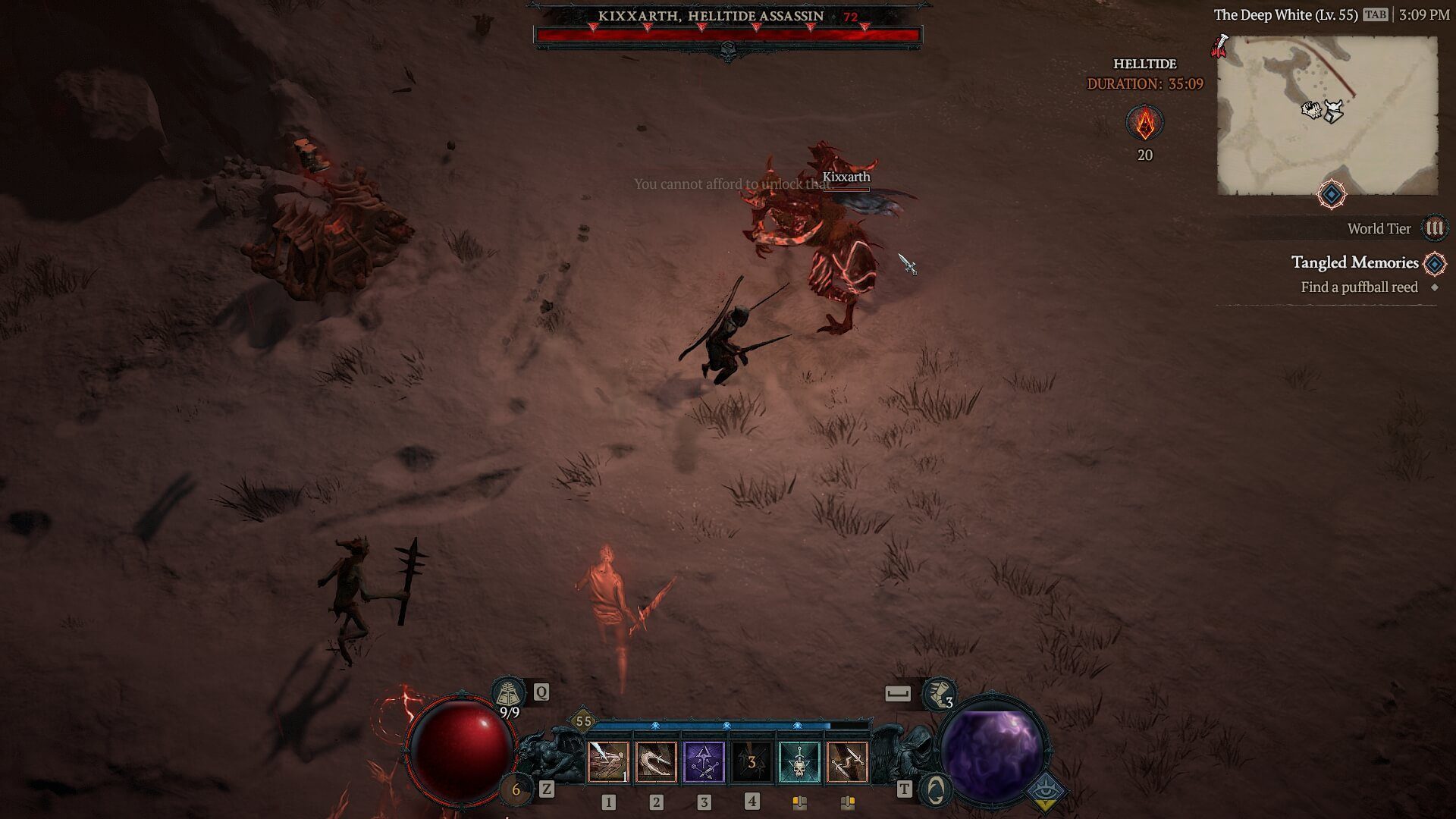Image resolution: width=1456 pixels, height=819 pixels.
Task: Select the World Tier III badge
Action: pyautogui.click(x=1434, y=228)
